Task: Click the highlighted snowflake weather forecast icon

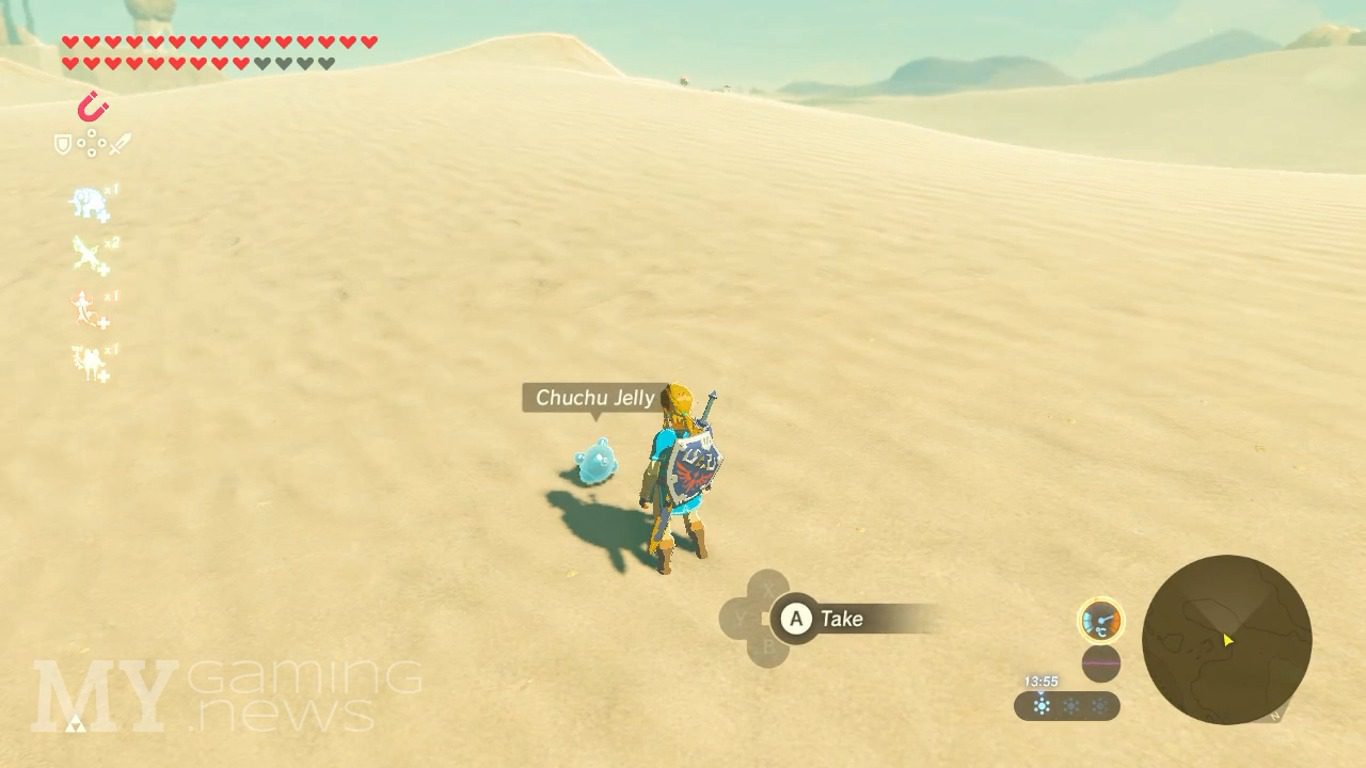Action: [1041, 704]
